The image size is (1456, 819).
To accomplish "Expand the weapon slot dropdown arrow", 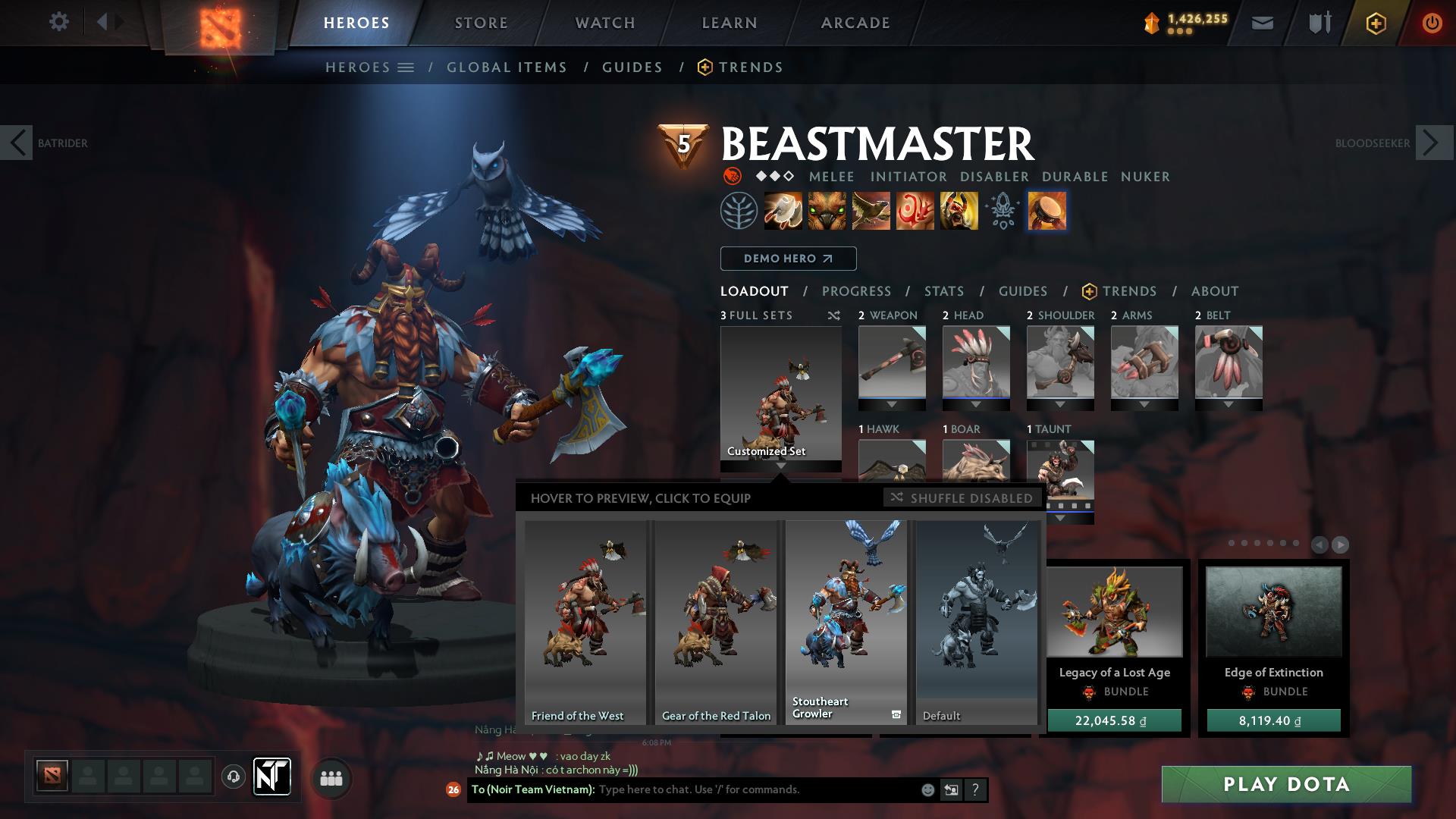I will [x=891, y=406].
